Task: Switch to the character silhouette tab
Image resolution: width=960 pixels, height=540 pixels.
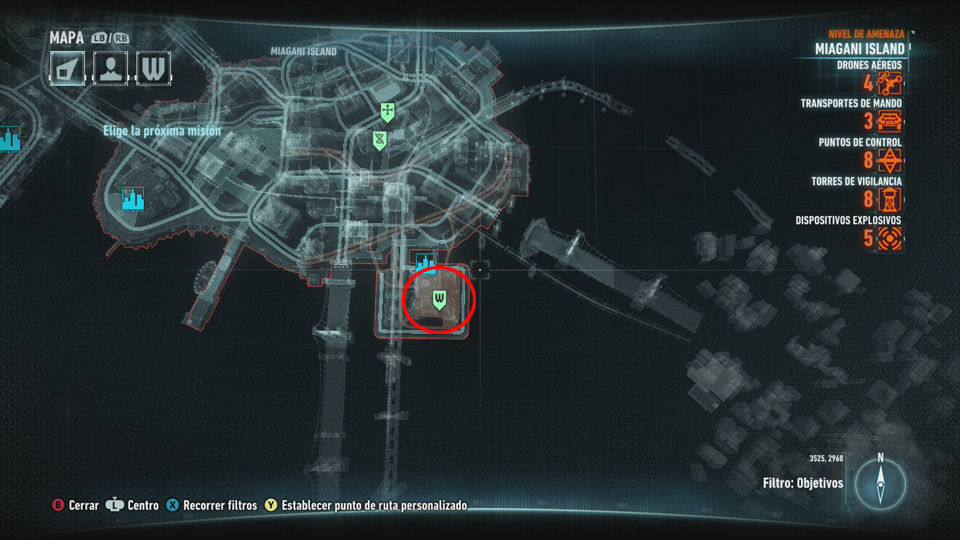Action: pyautogui.click(x=111, y=68)
